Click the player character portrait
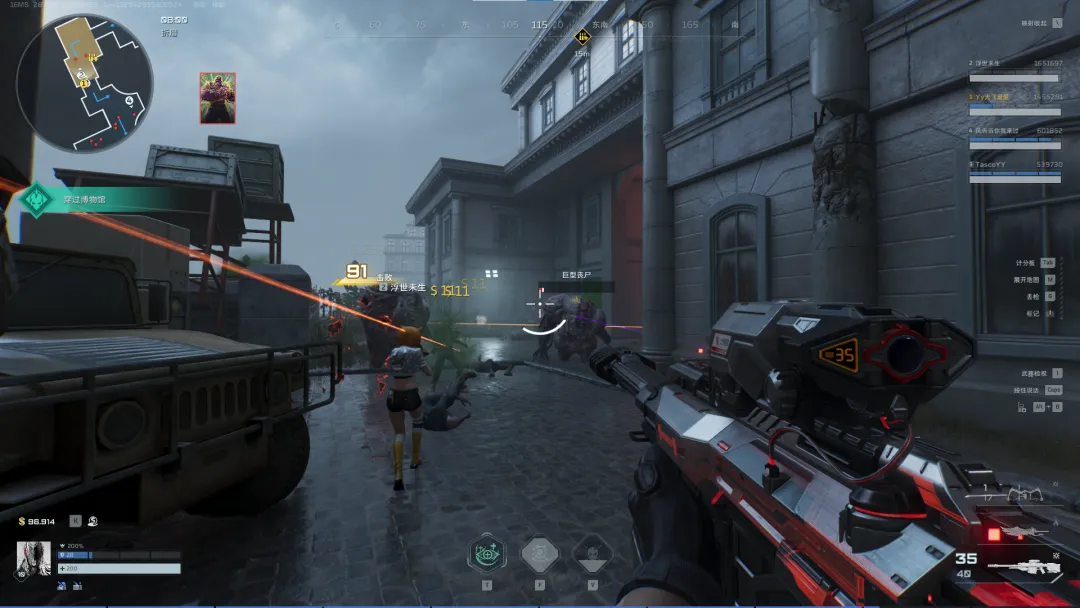Screen dimensions: 1080x608 (x=34, y=559)
